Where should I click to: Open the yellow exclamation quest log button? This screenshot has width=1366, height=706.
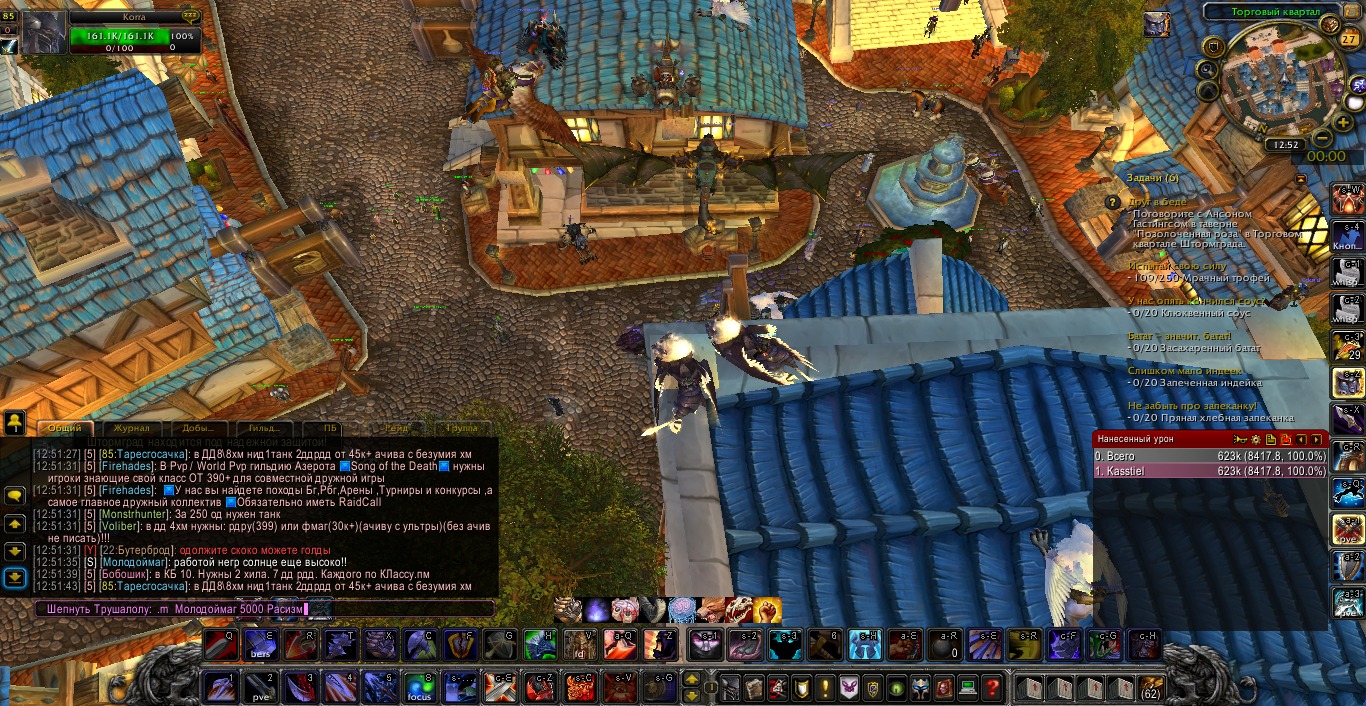[x=825, y=688]
